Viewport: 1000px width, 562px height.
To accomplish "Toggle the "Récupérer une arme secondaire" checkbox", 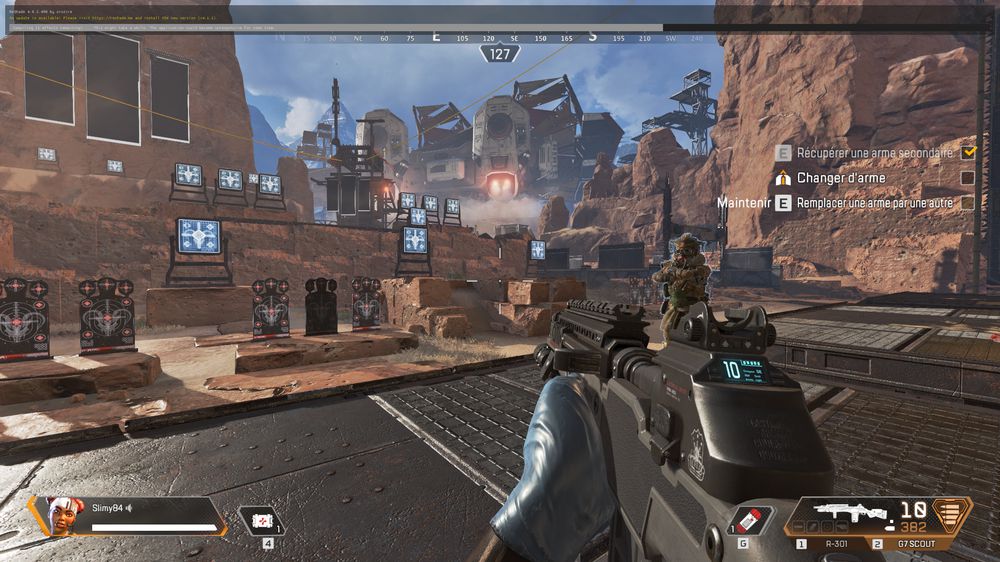I will coord(967,153).
